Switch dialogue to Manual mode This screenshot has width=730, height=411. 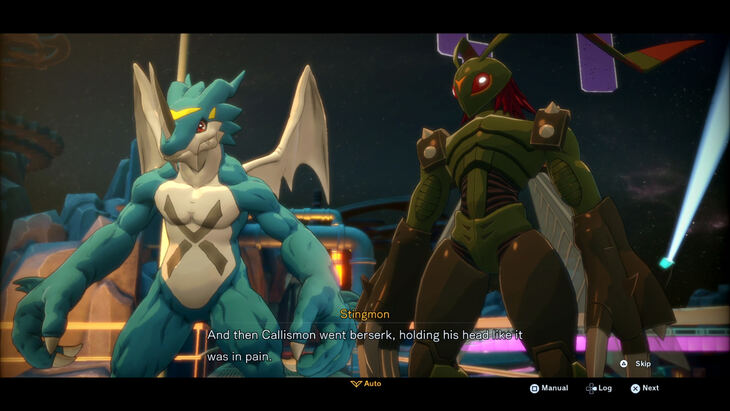click(x=549, y=388)
